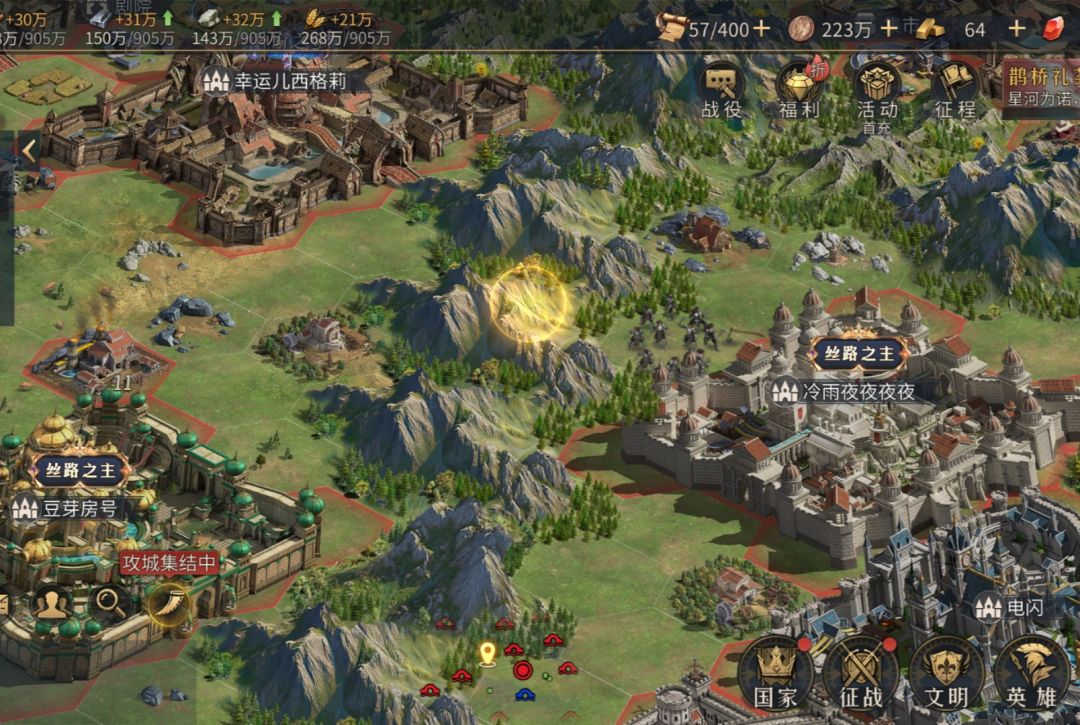Screen dimensions: 1080x725
Task: Open the 征程 journey flag icon
Action: pos(954,90)
